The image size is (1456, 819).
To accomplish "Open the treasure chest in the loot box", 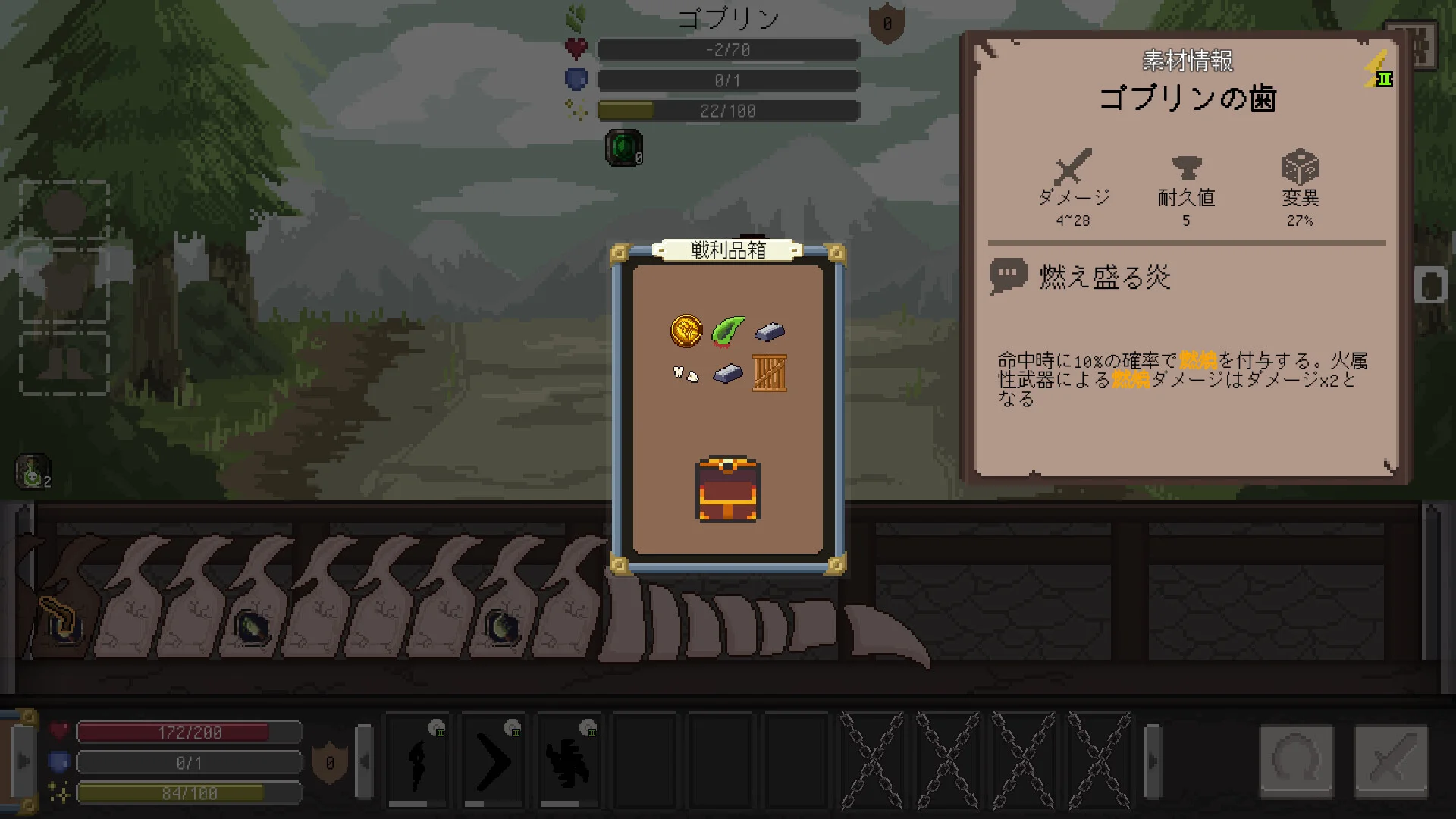I will [x=727, y=489].
